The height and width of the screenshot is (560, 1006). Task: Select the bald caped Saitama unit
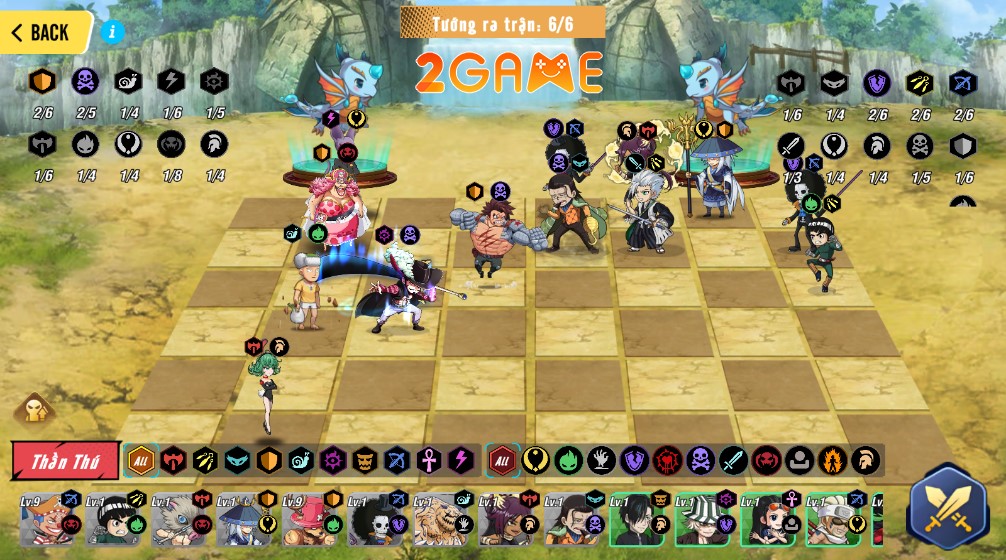coord(307,292)
